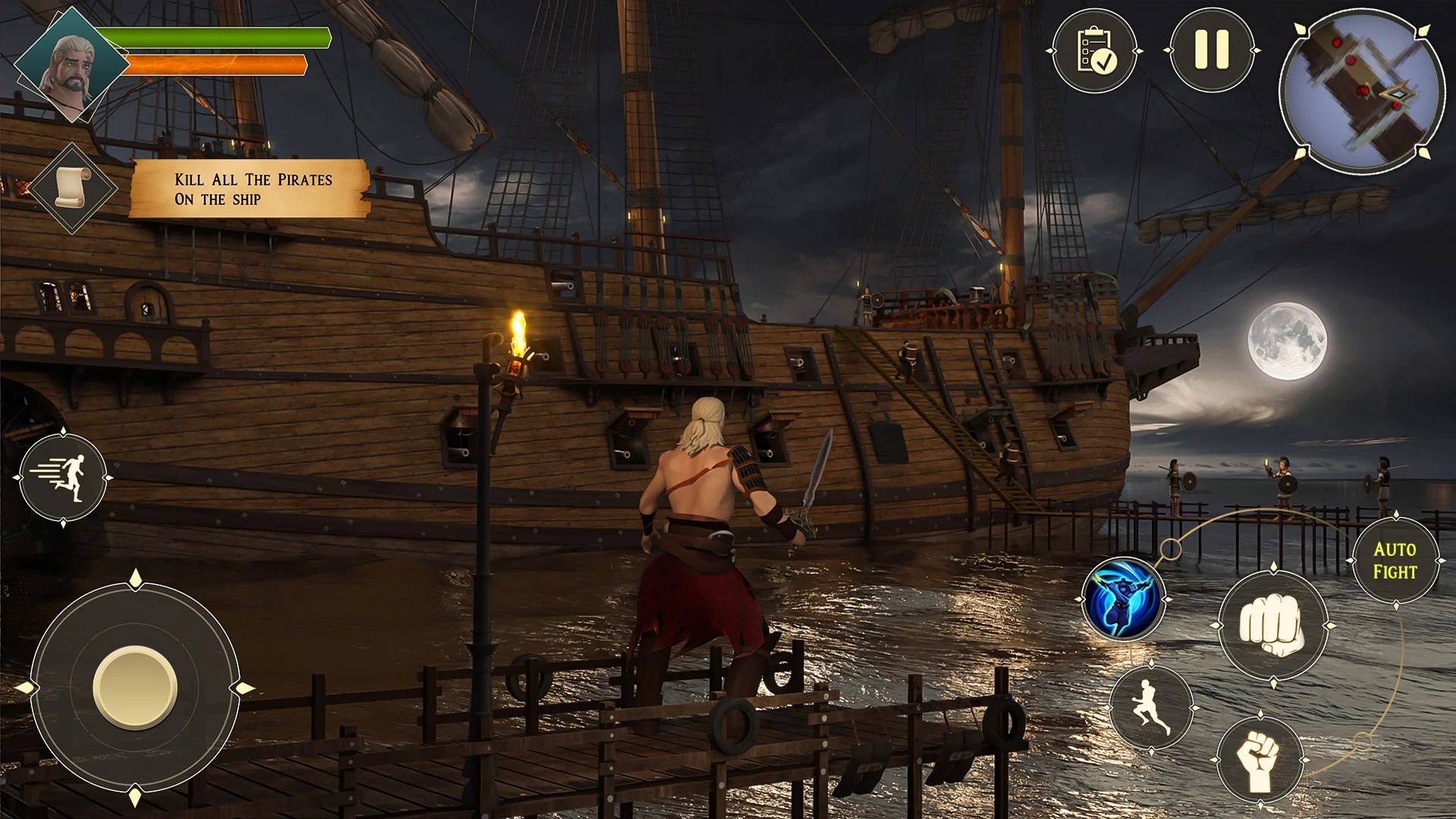Screen dimensions: 1456x819
Task: Open the task checklist clipboard
Action: point(1094,51)
